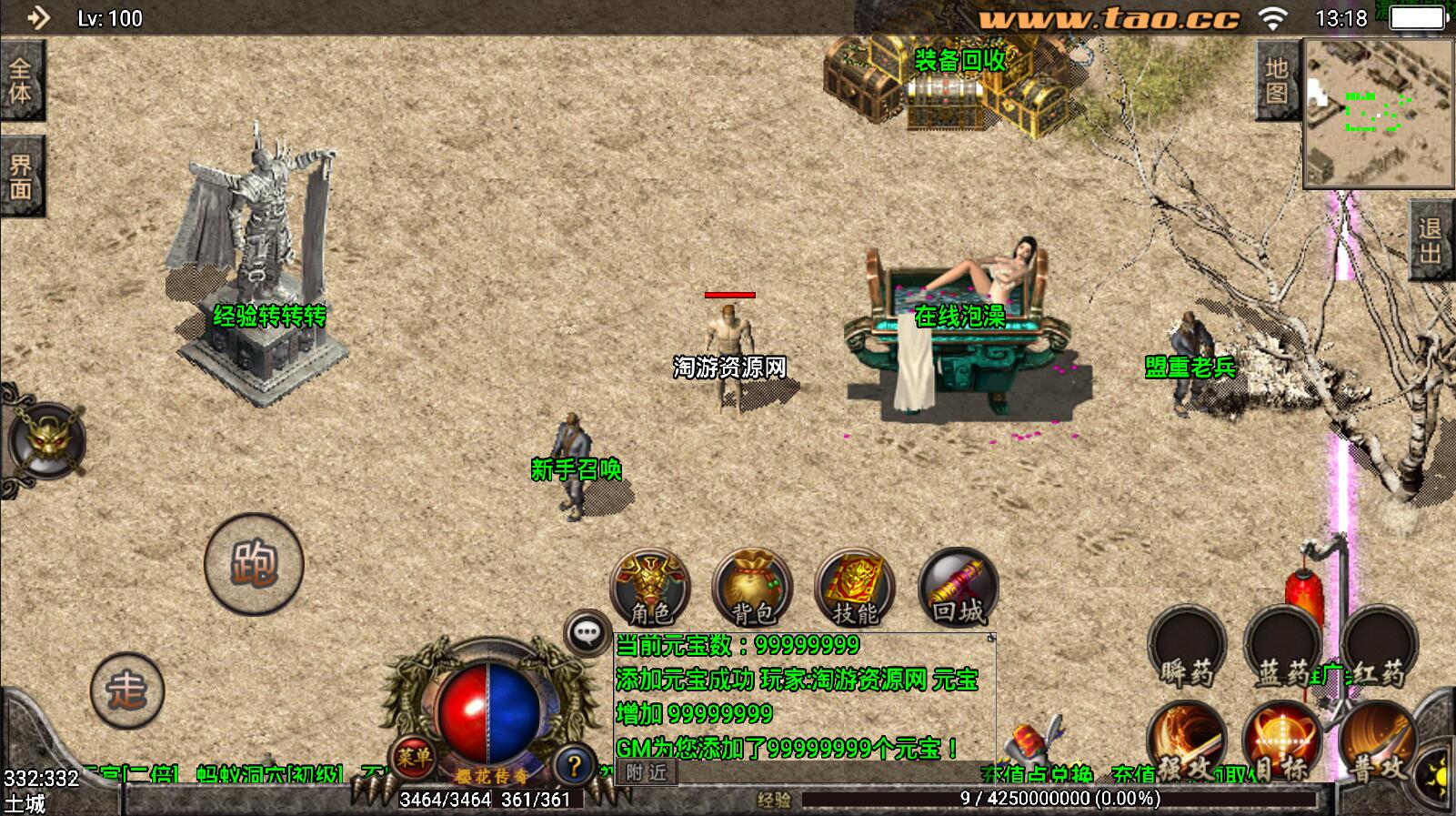
Task: Activate the 强攻 power attack skill
Action: (x=1185, y=743)
